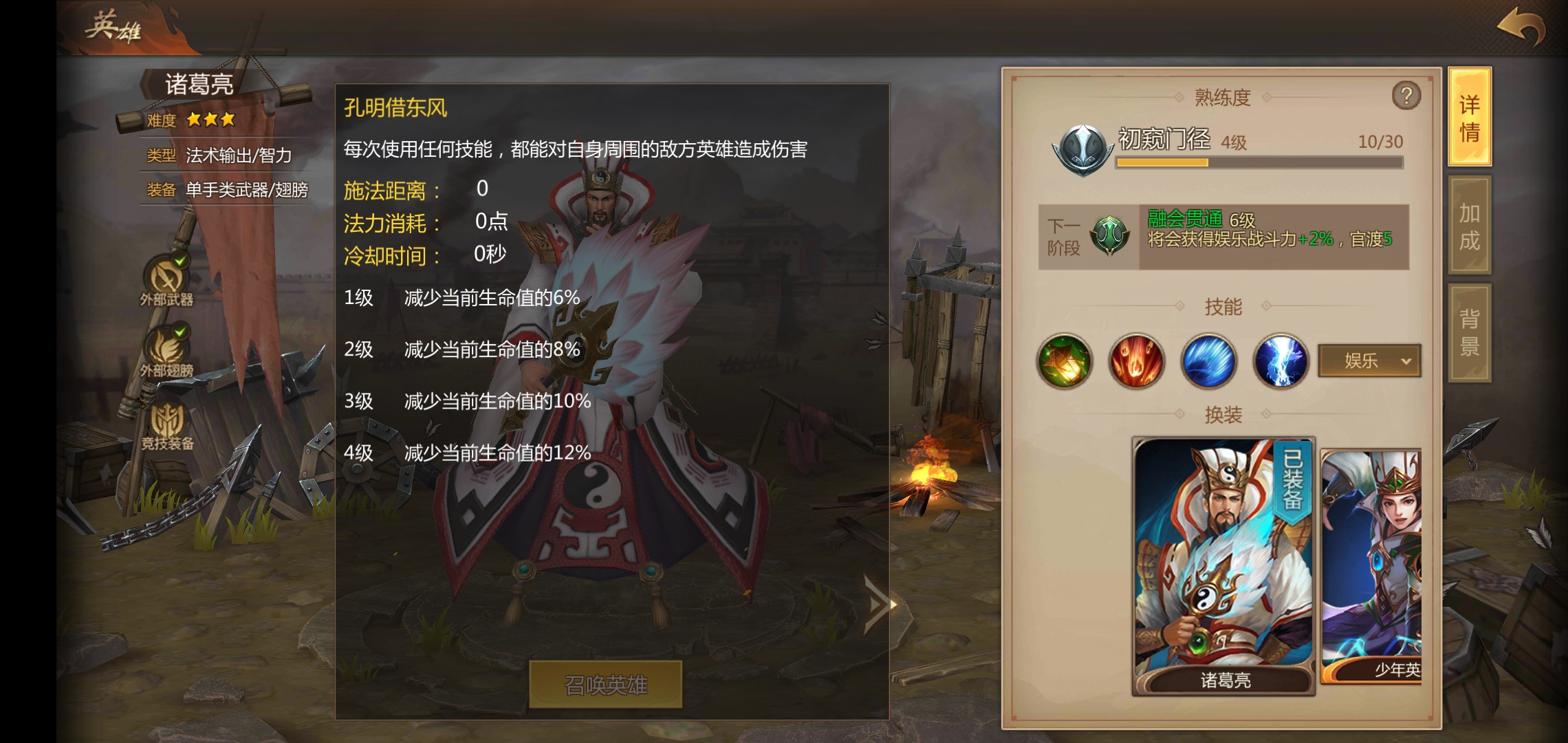Viewport: 1568px width, 743px height.
Task: Select the blue whirlwind skill icon
Action: [1208, 361]
